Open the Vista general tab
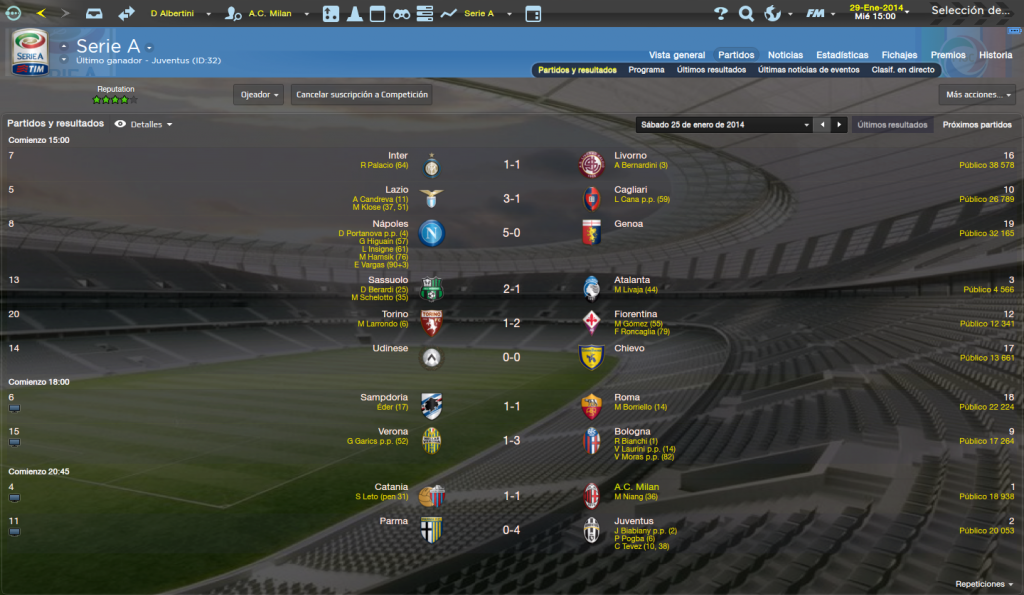This screenshot has height=595, width=1024. point(677,55)
